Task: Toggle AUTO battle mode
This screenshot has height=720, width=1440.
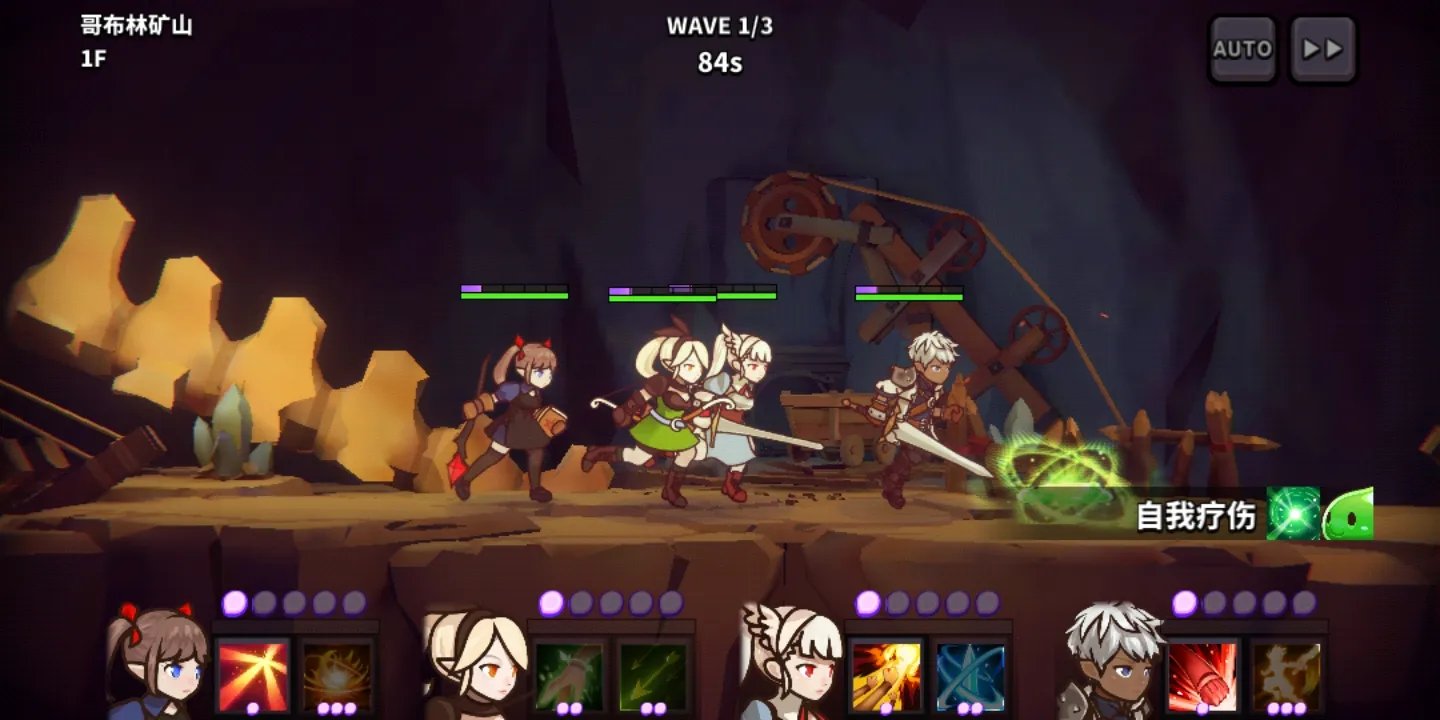Action: [x=1242, y=49]
